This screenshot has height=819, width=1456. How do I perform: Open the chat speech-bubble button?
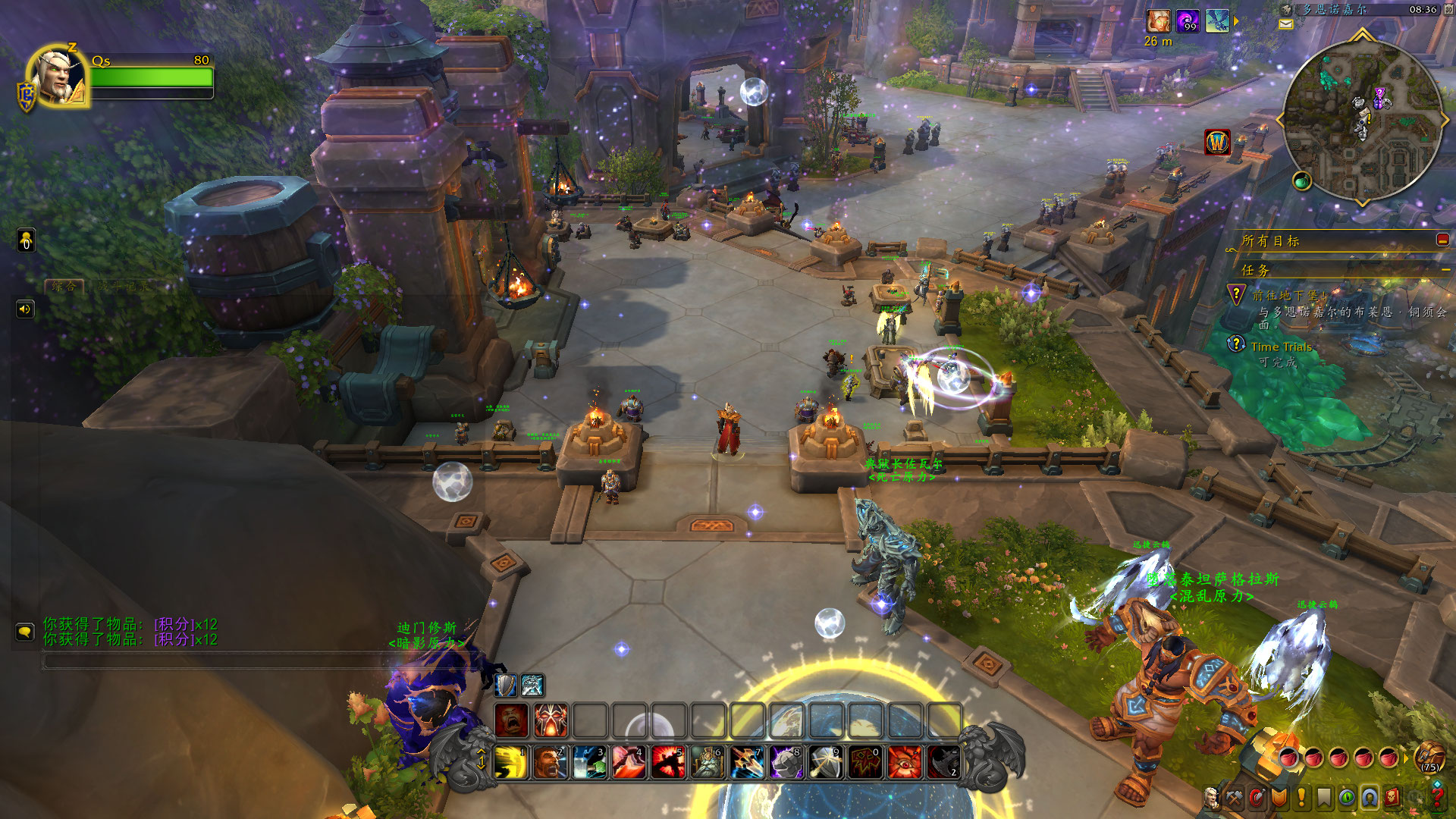click(25, 632)
